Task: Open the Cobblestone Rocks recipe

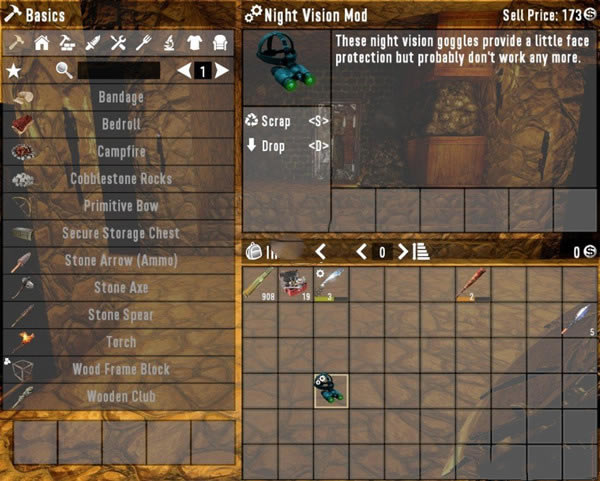Action: (120, 179)
